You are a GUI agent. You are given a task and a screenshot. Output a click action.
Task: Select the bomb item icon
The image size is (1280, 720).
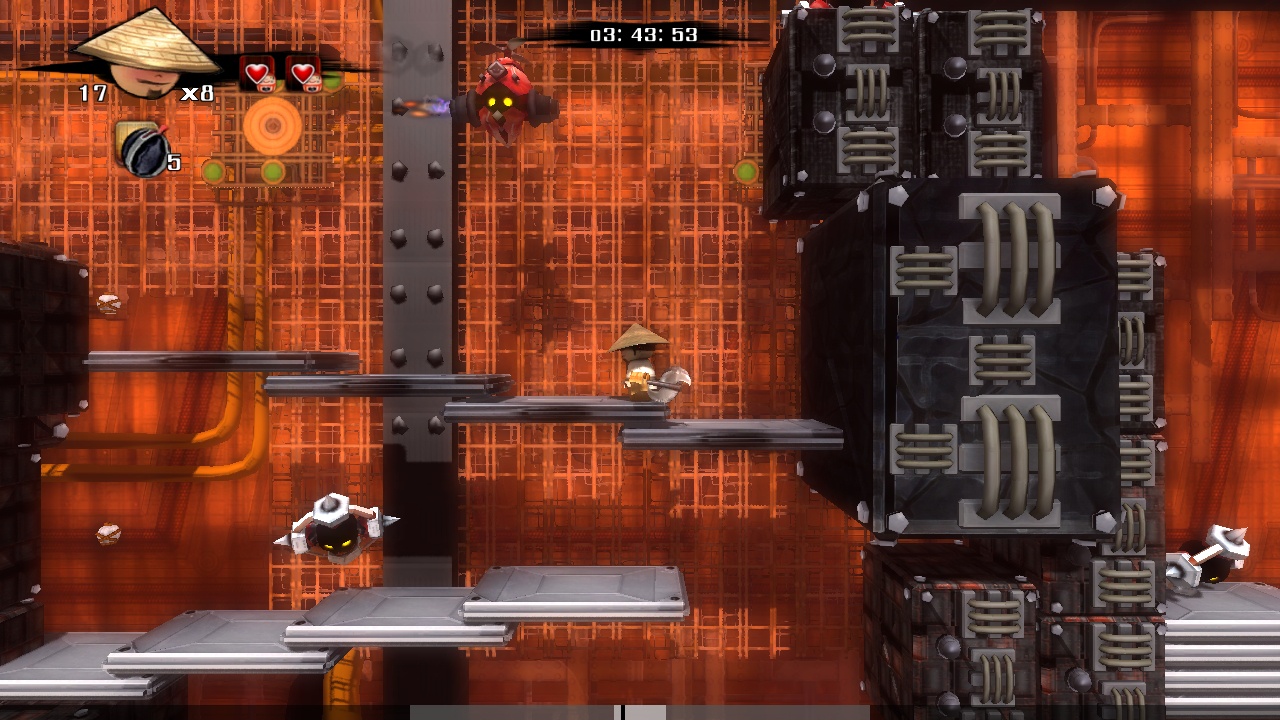tap(139, 148)
